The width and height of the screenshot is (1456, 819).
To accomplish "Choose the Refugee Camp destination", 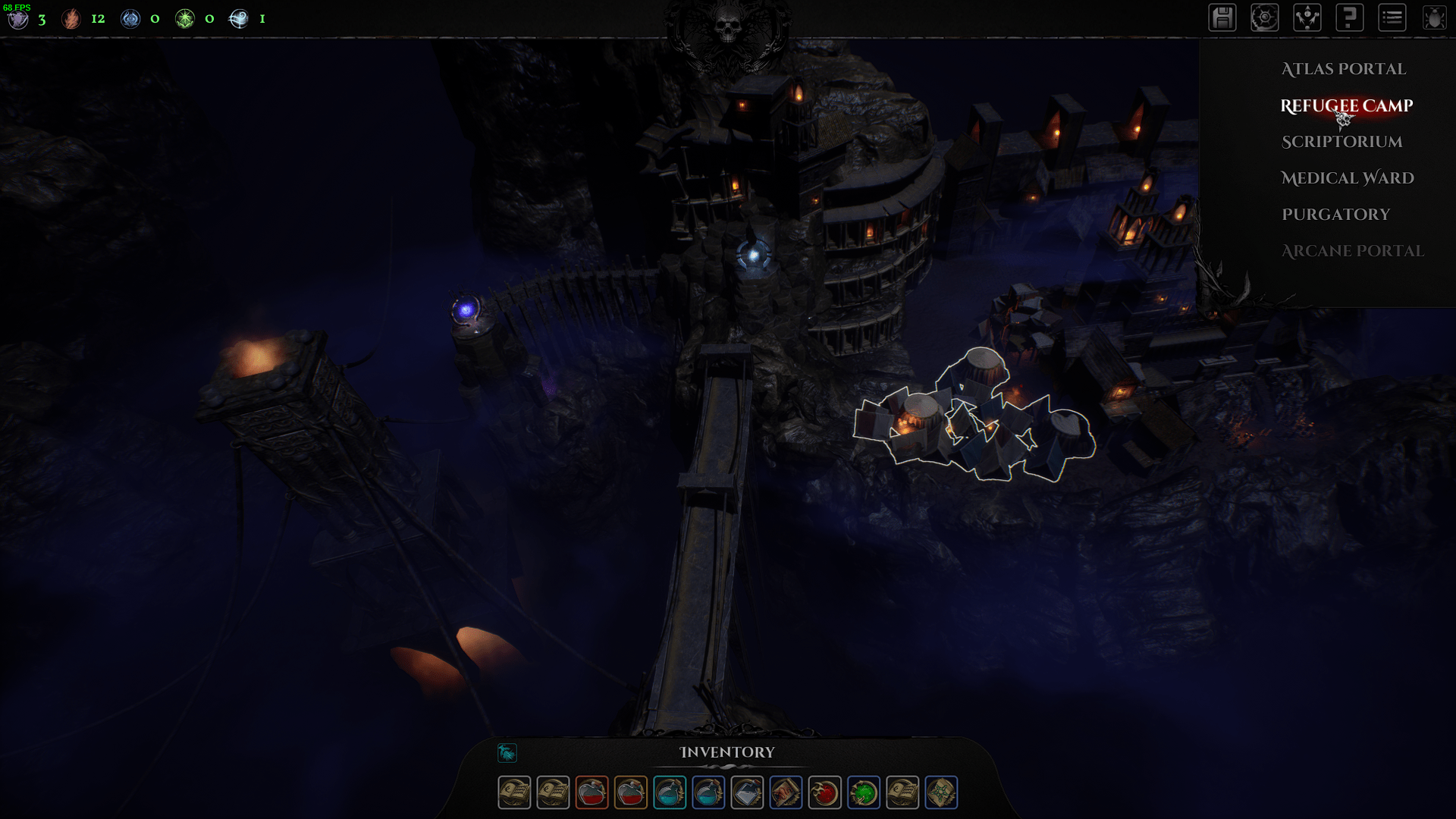I will [1346, 105].
